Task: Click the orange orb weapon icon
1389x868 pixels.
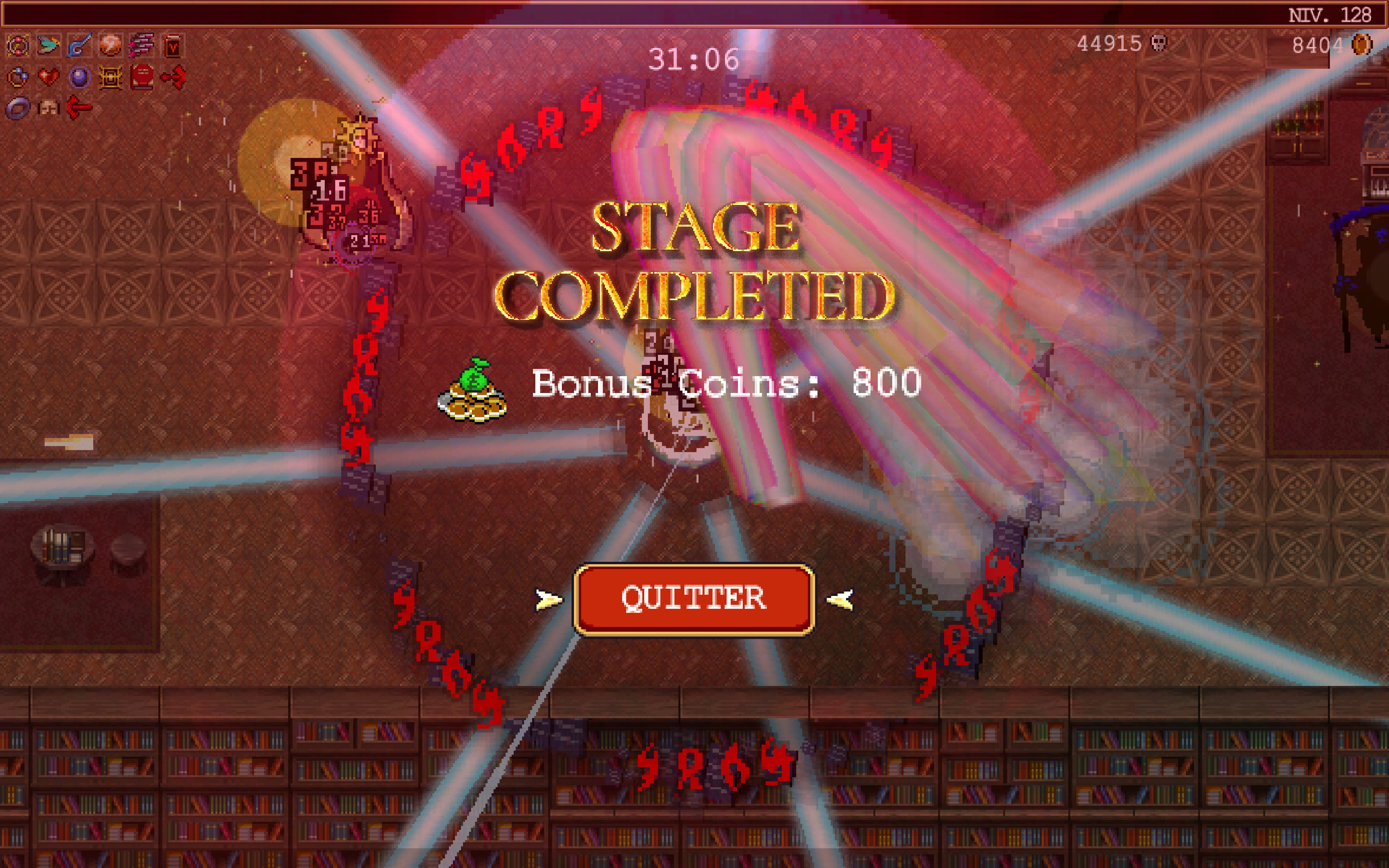Action: coord(110,46)
